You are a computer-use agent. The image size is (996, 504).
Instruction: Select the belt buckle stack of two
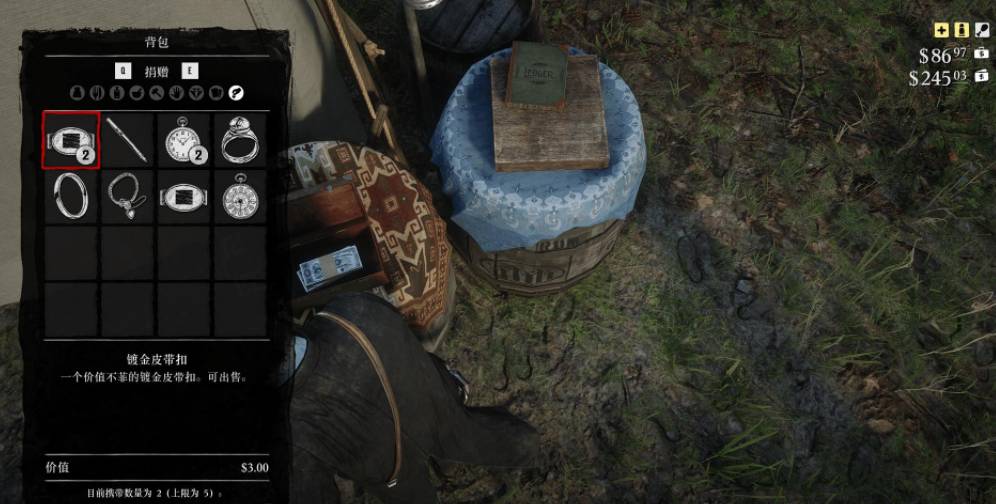coord(71,140)
